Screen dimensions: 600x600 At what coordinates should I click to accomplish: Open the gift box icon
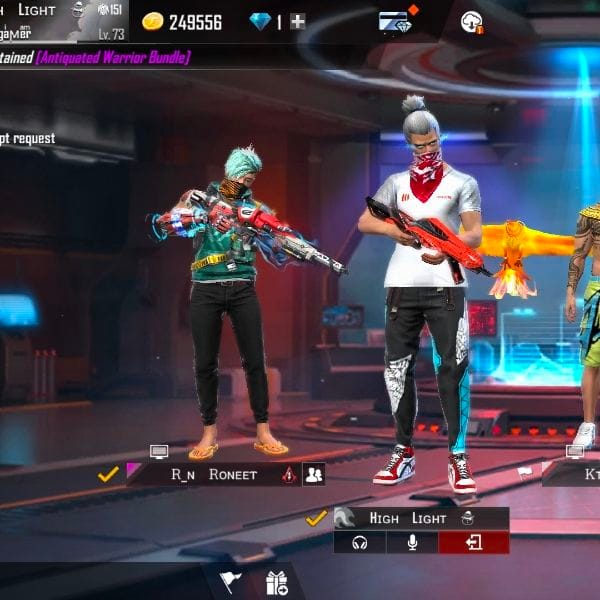[x=277, y=581]
